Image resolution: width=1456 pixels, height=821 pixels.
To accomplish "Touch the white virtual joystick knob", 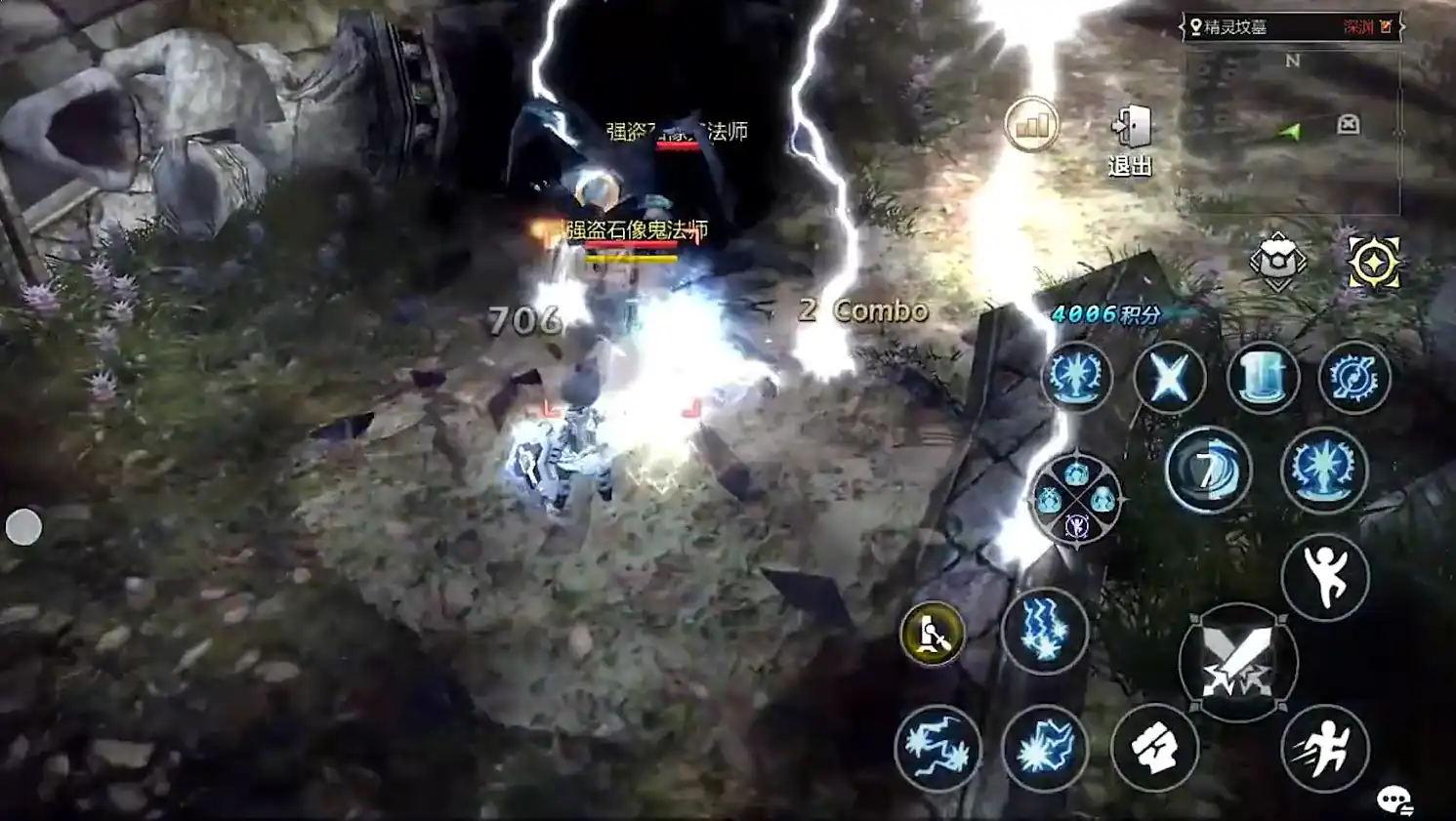I will pyautogui.click(x=23, y=527).
